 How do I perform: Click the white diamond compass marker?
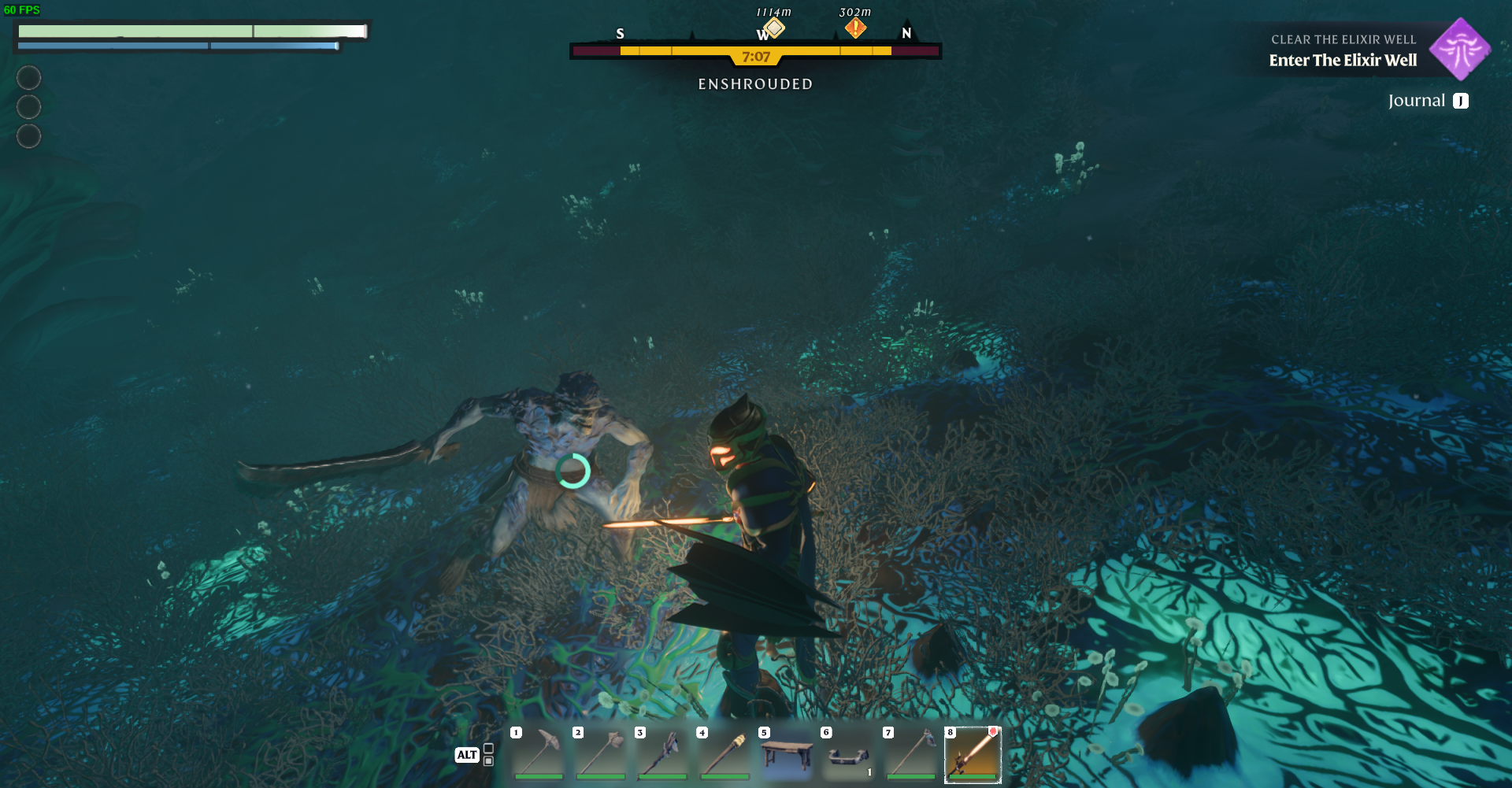774,28
